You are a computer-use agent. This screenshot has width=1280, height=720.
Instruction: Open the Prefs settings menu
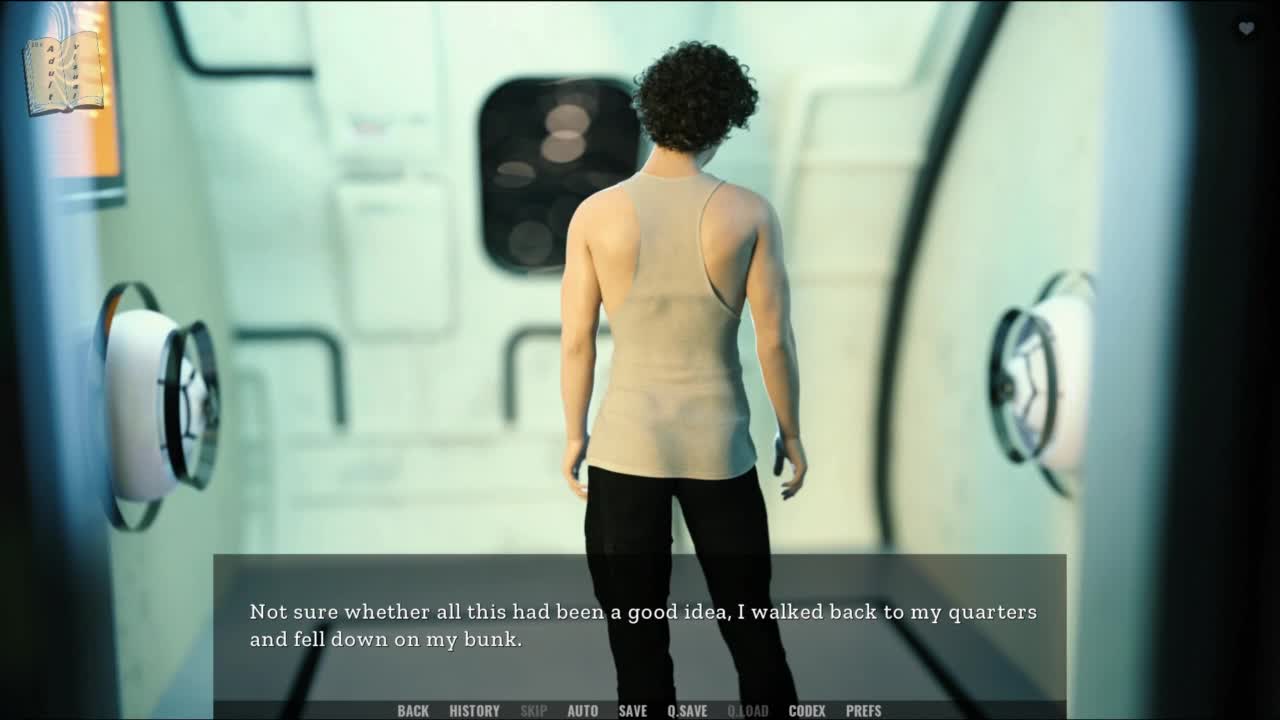pyautogui.click(x=863, y=711)
